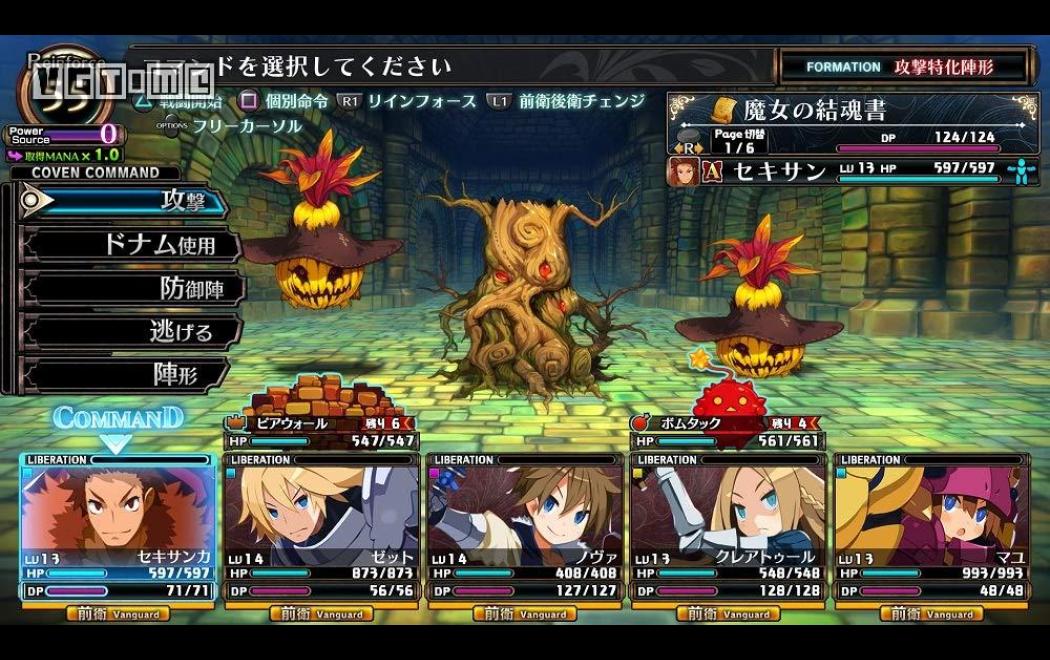Select the ゼット coven panel
This screenshot has width=1050, height=660.
click(320, 526)
